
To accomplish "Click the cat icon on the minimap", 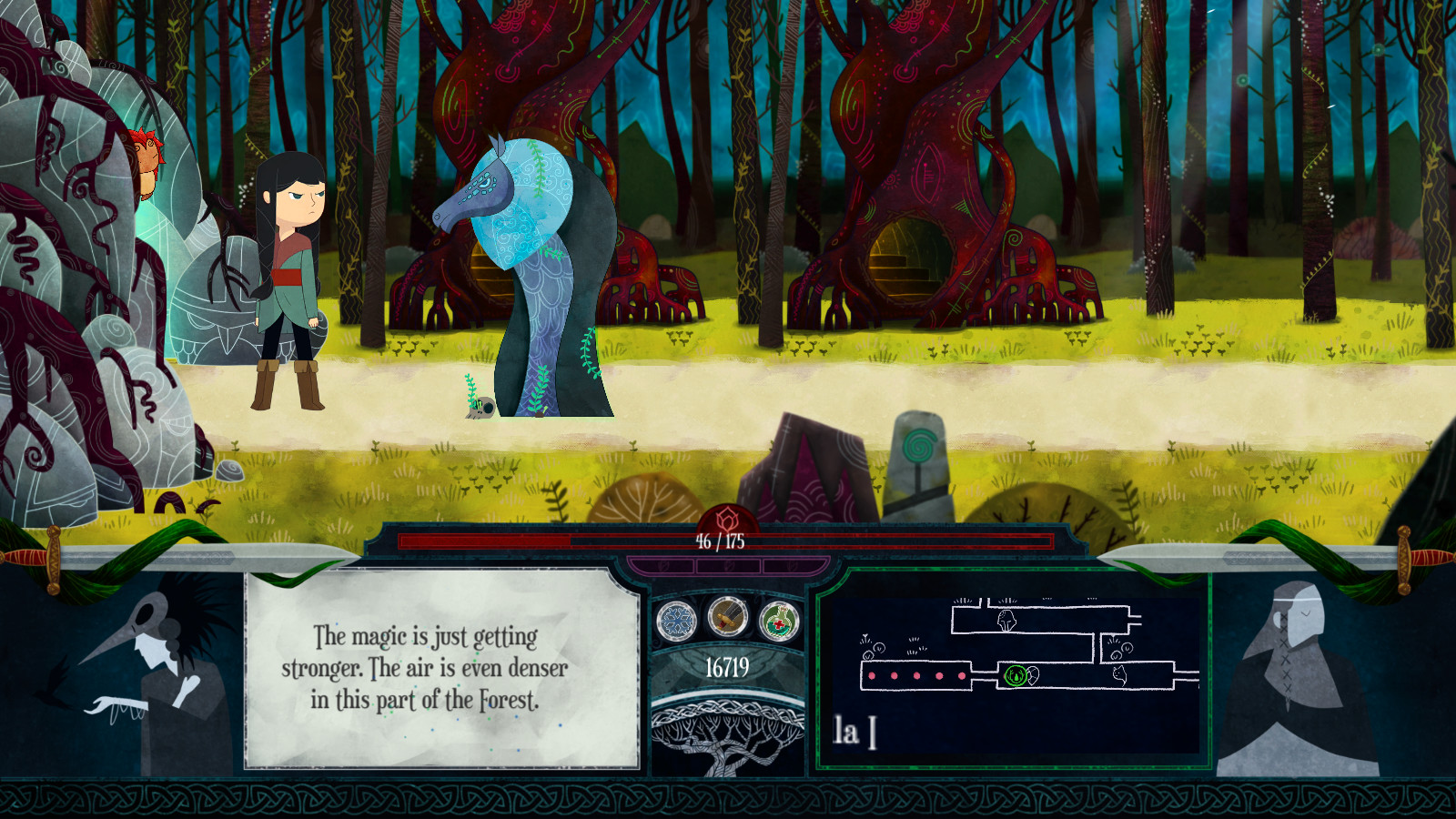I will pyautogui.click(x=1120, y=675).
